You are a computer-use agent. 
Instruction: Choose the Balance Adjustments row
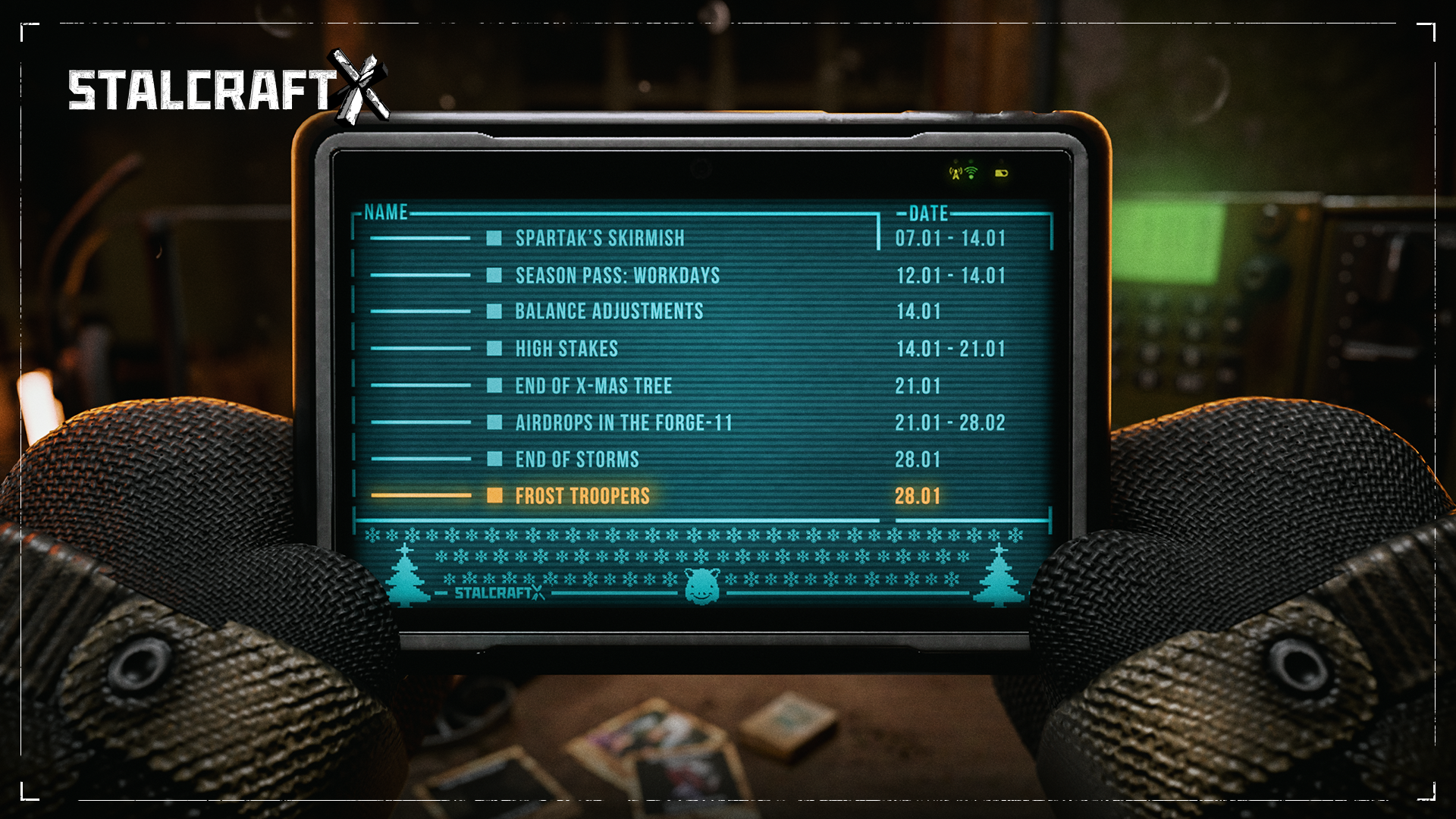[609, 312]
